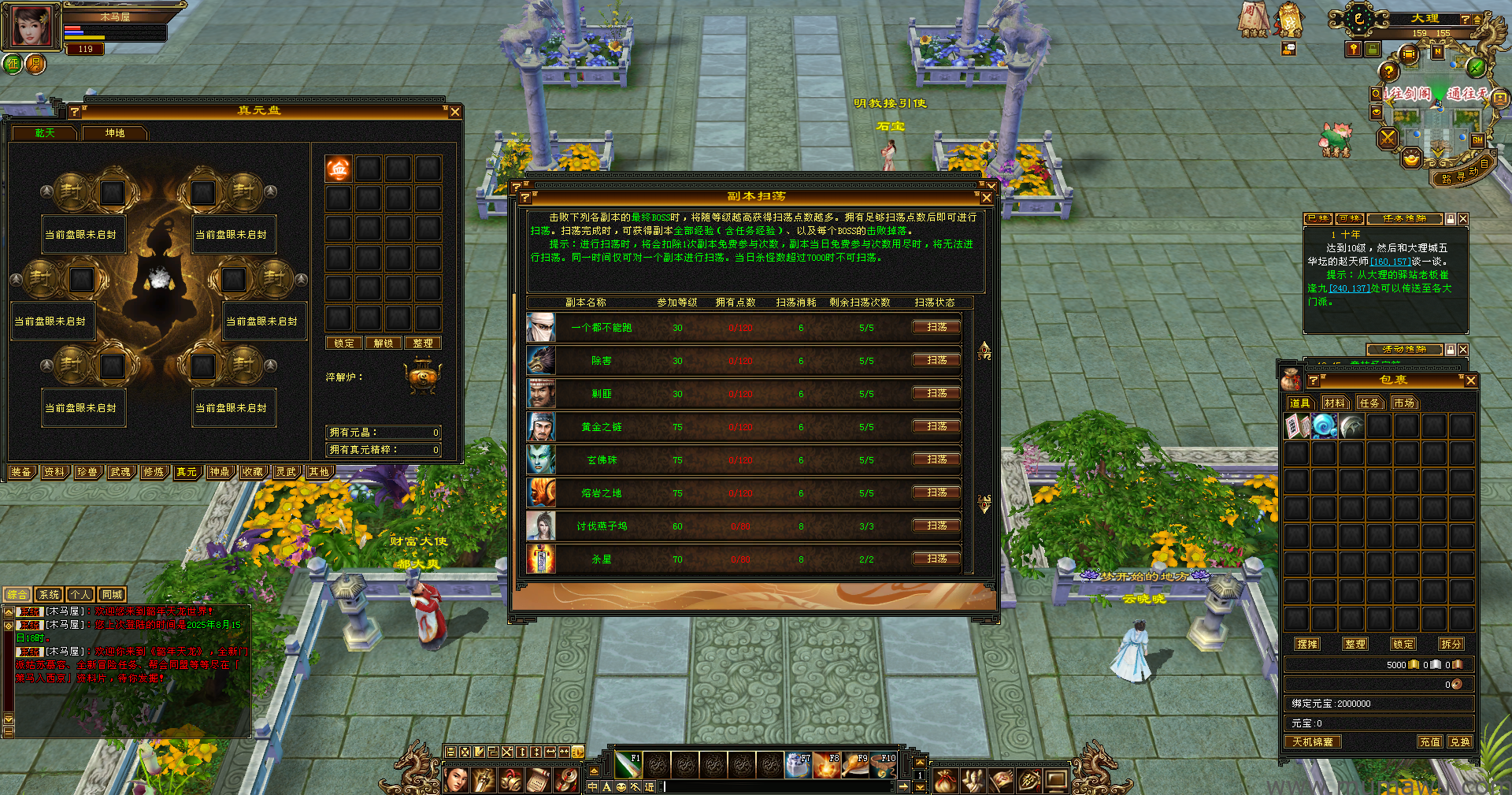Close the 副本扫荡 window
This screenshot has height=795, width=1512.
coord(986,198)
